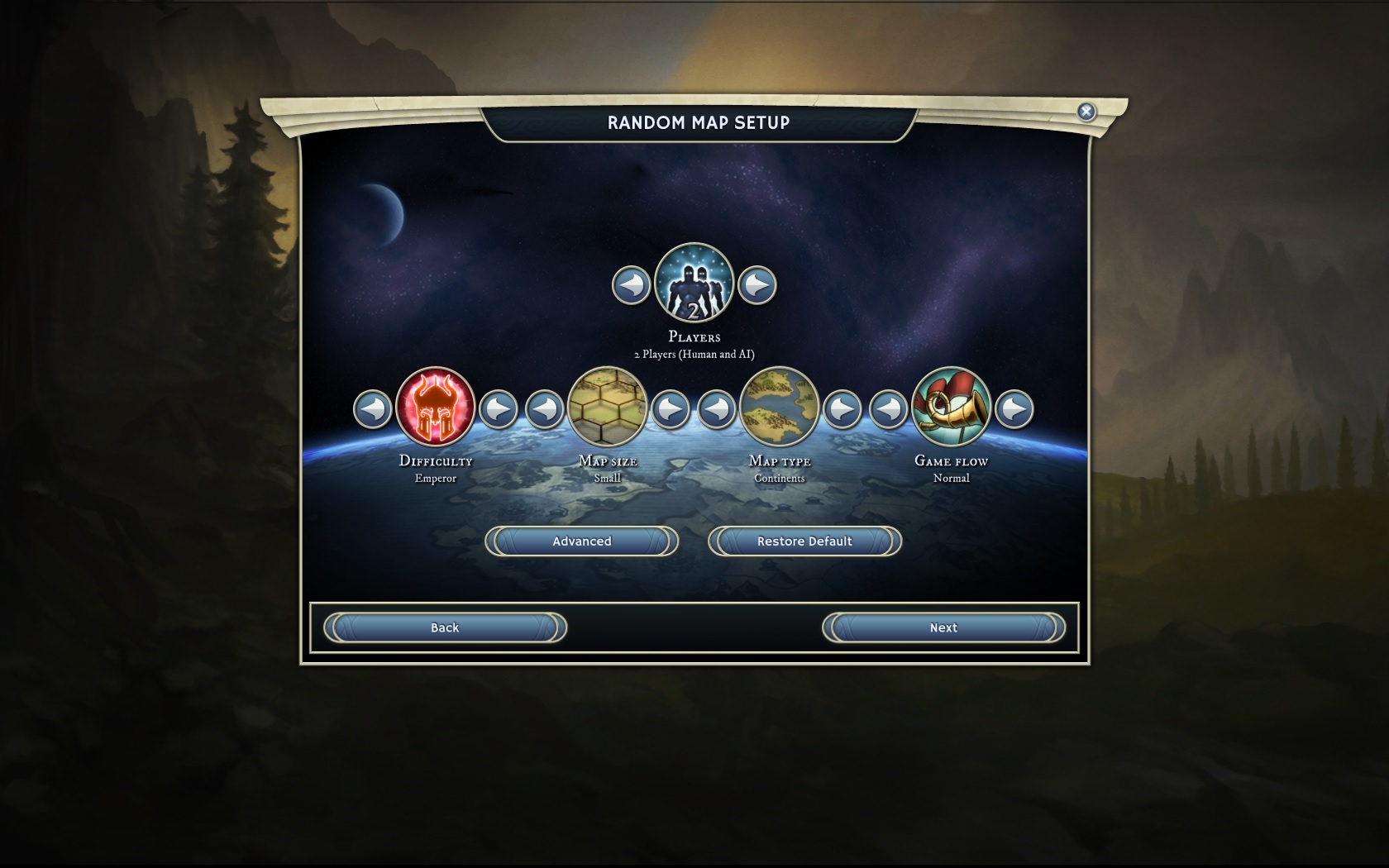The width and height of the screenshot is (1389, 868).
Task: Increase the number of players
Action: tap(757, 285)
